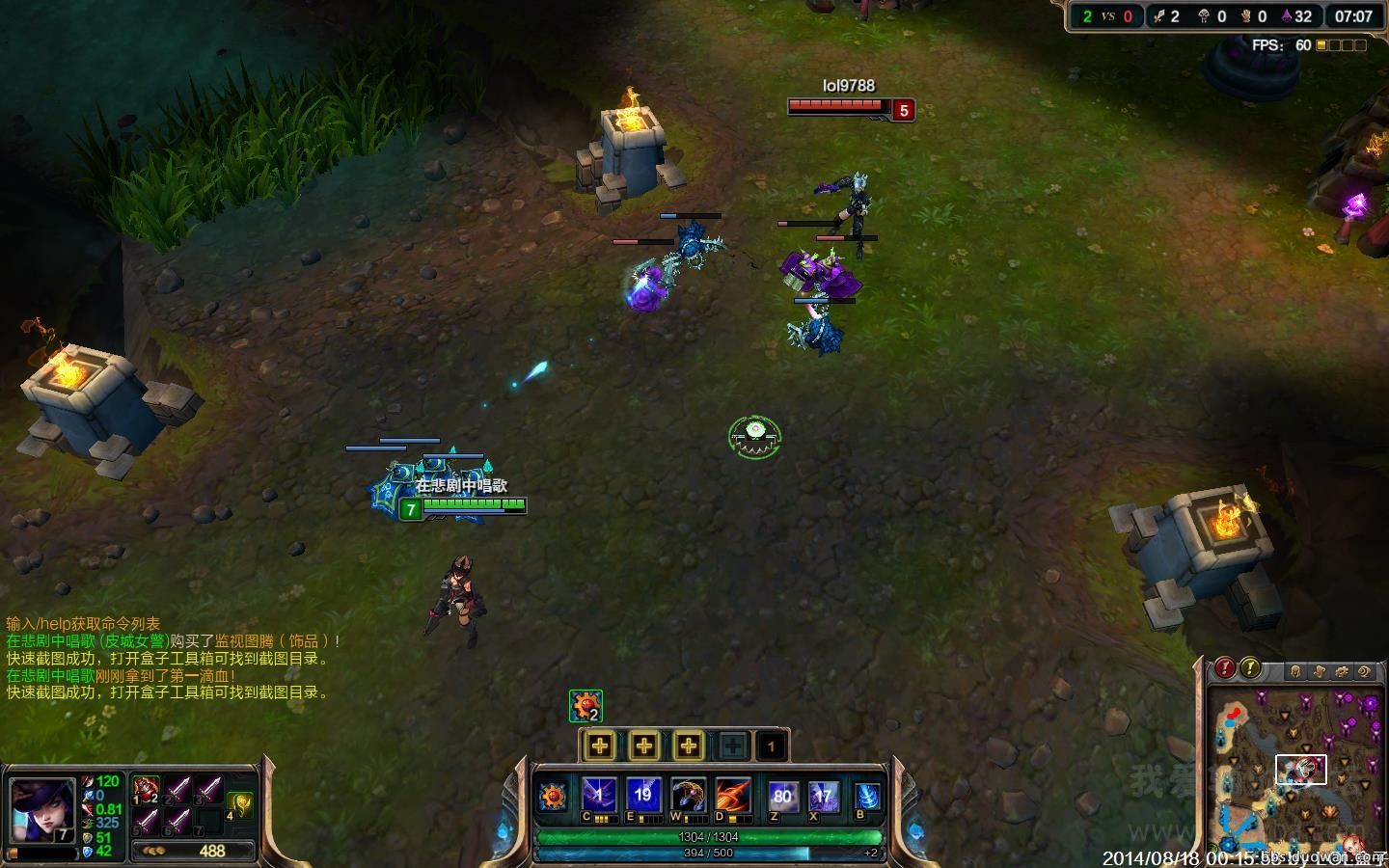Click Caitlyn's champion portrait
Screen dimensions: 1389x868
[x=41, y=810]
